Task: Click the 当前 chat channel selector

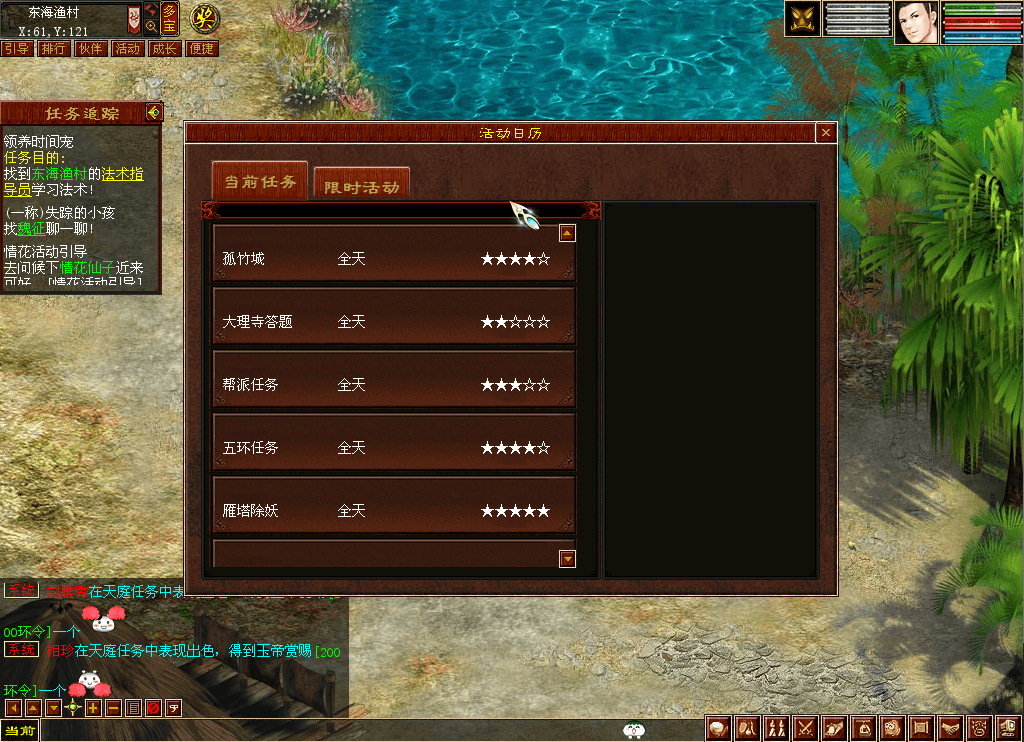Action: click(x=19, y=731)
